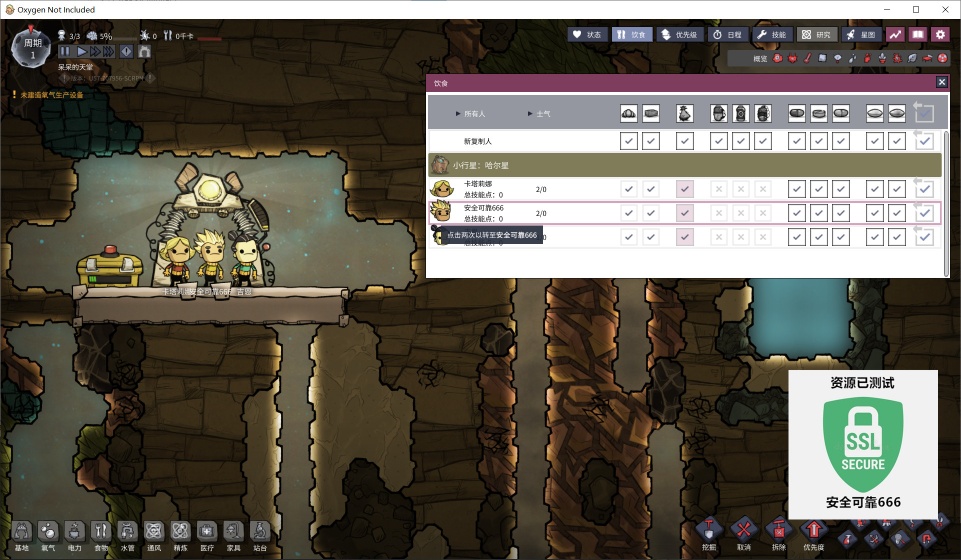Open the 电力 power build category
Screen dimensions: 961x560
[x=75, y=534]
